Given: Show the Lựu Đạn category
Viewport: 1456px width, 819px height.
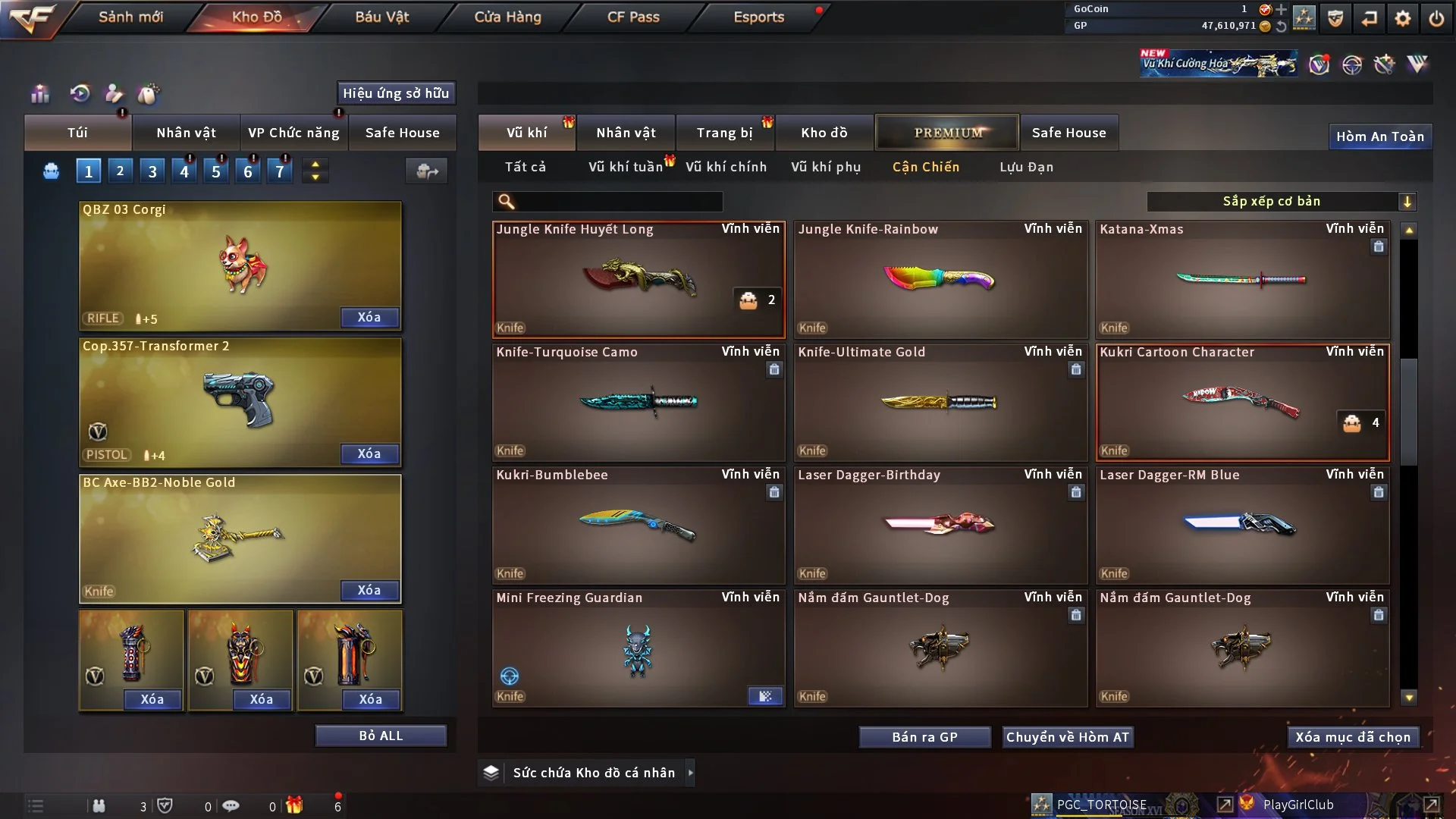Looking at the screenshot, I should click(1026, 167).
